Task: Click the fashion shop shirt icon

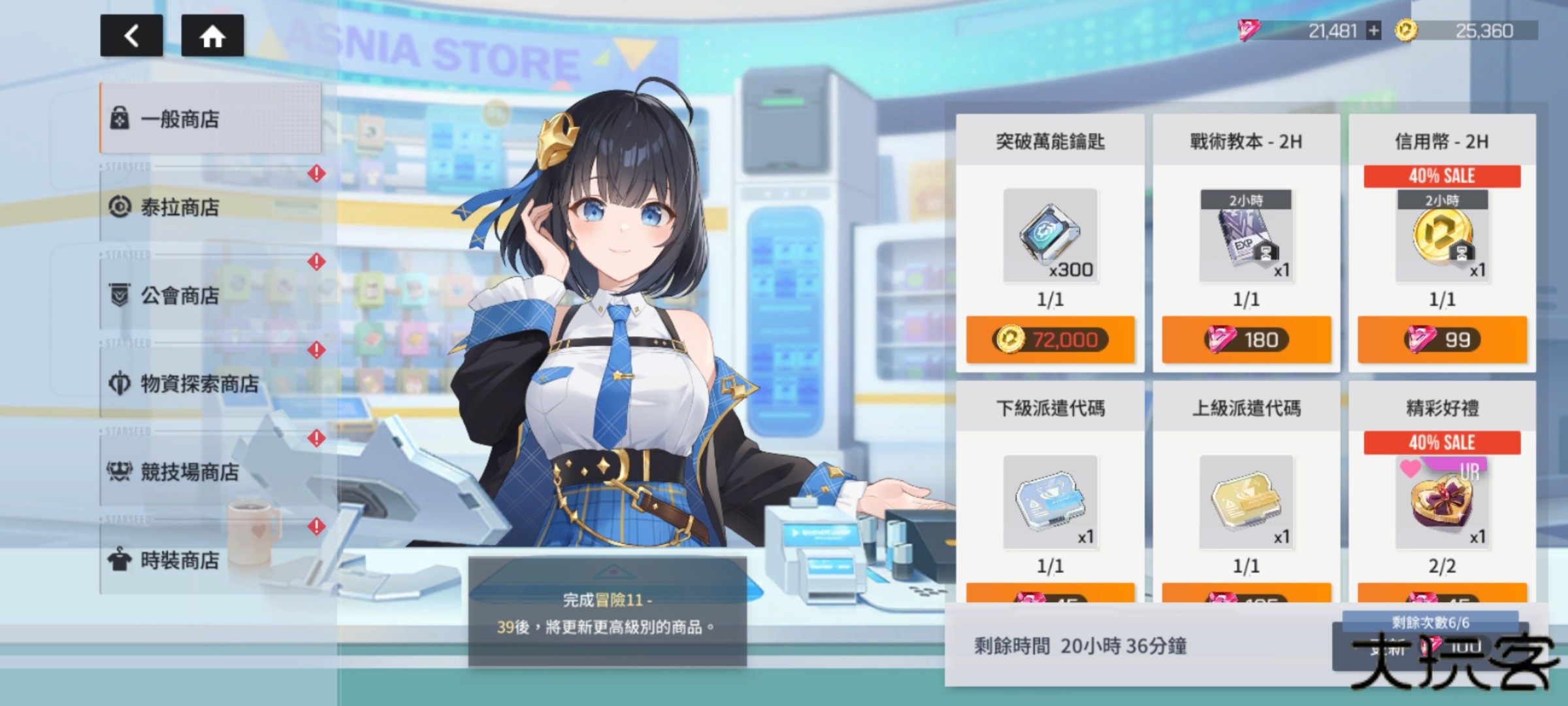Action: (121, 561)
